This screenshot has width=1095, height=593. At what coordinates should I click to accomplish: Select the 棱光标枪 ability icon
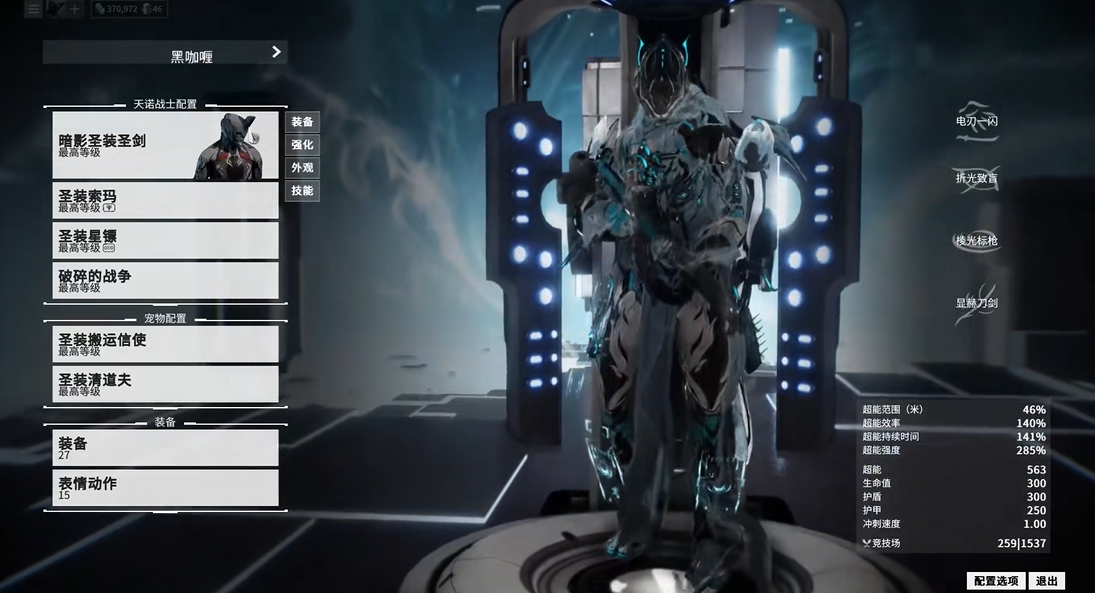tap(976, 240)
